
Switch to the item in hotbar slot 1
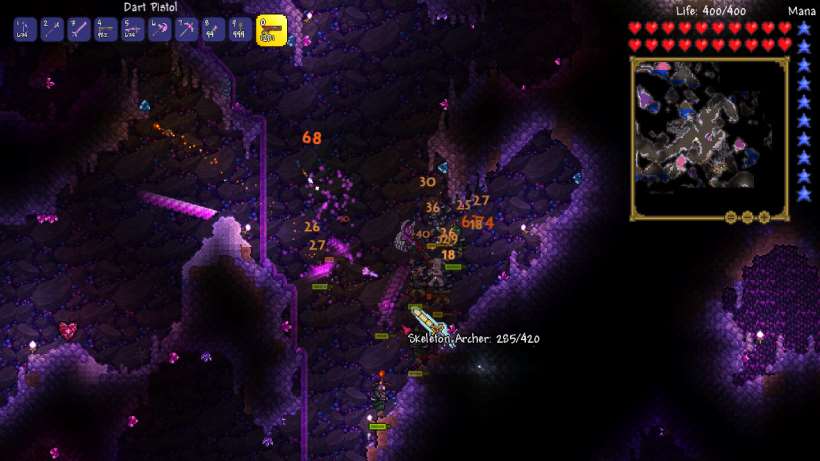25,30
